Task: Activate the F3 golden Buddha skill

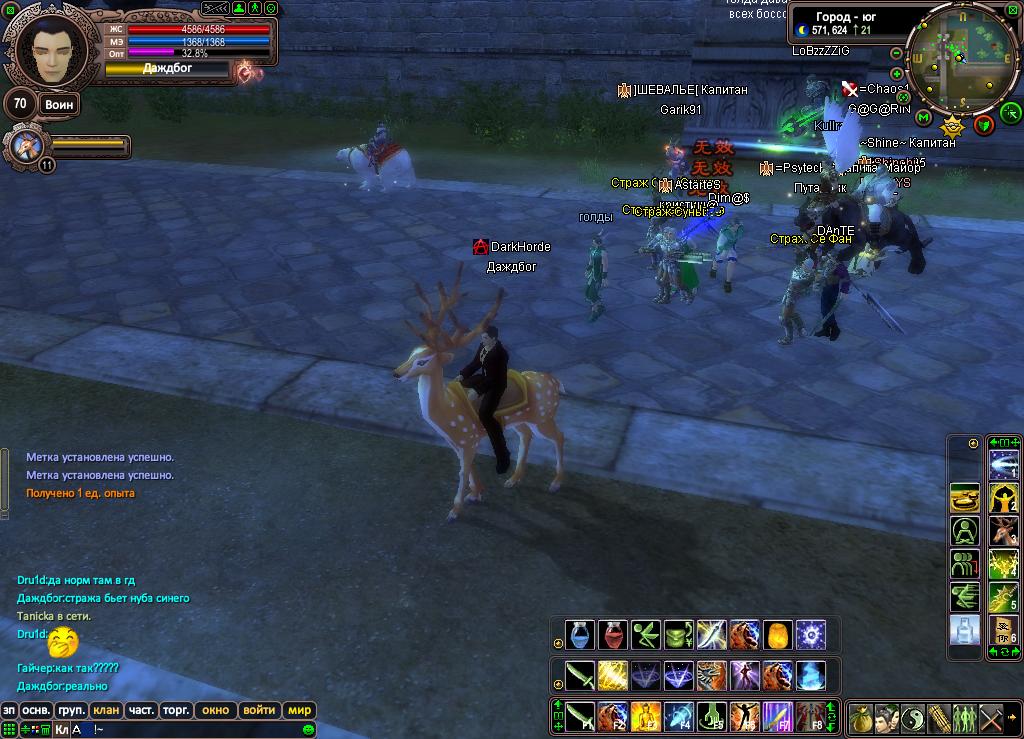Action: 645,716
